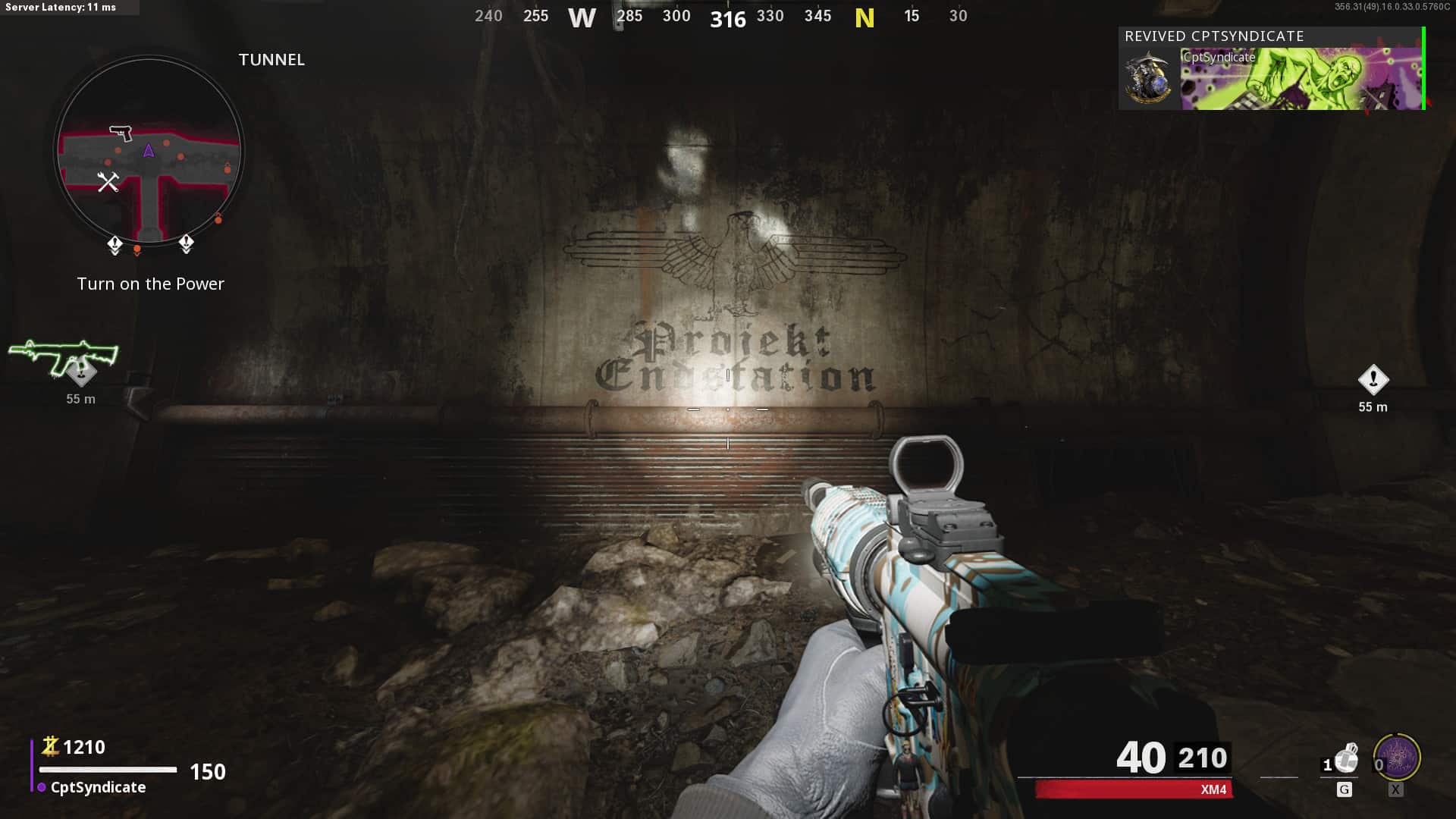
Task: Open the CptSyndicate revive notification card
Action: click(x=1271, y=69)
